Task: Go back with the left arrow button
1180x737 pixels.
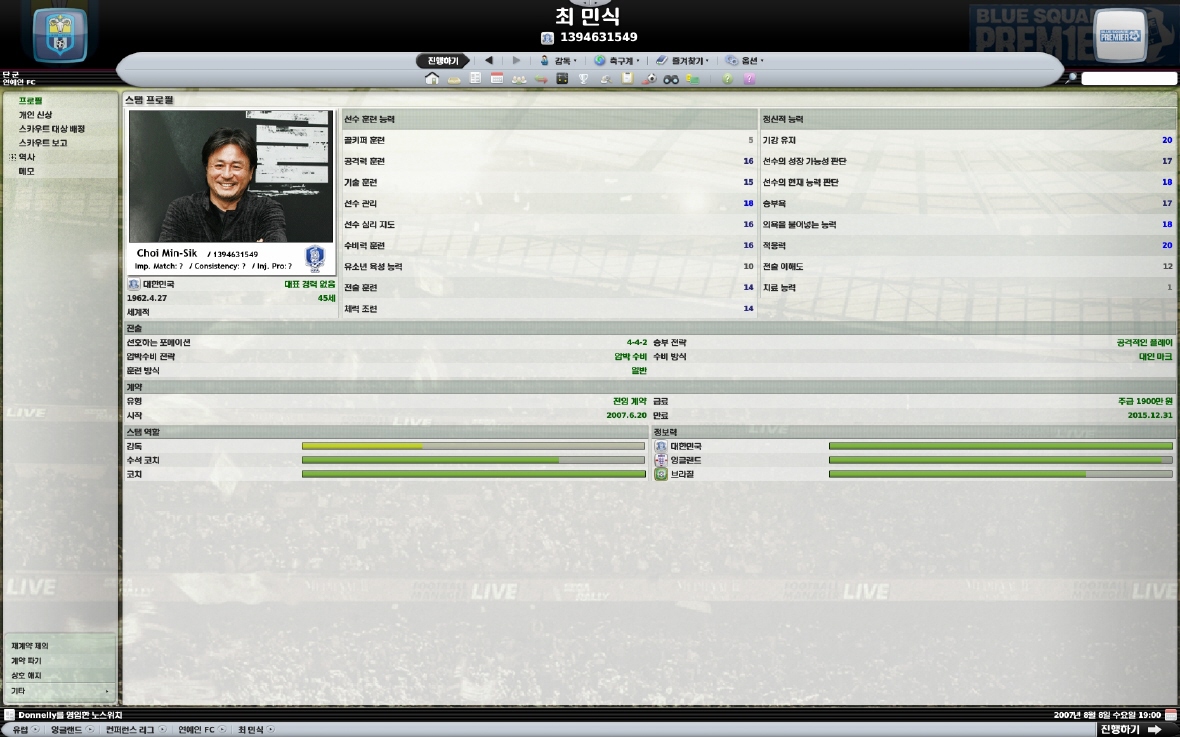Action: coord(489,61)
